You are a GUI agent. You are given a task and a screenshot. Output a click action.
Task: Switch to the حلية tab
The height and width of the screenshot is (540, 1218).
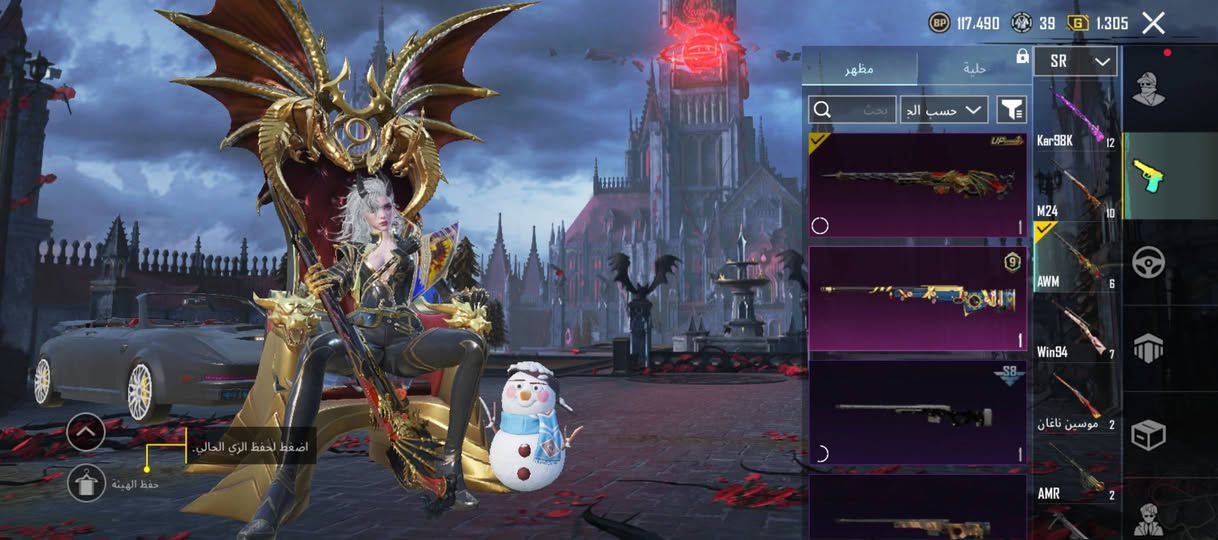(x=974, y=67)
